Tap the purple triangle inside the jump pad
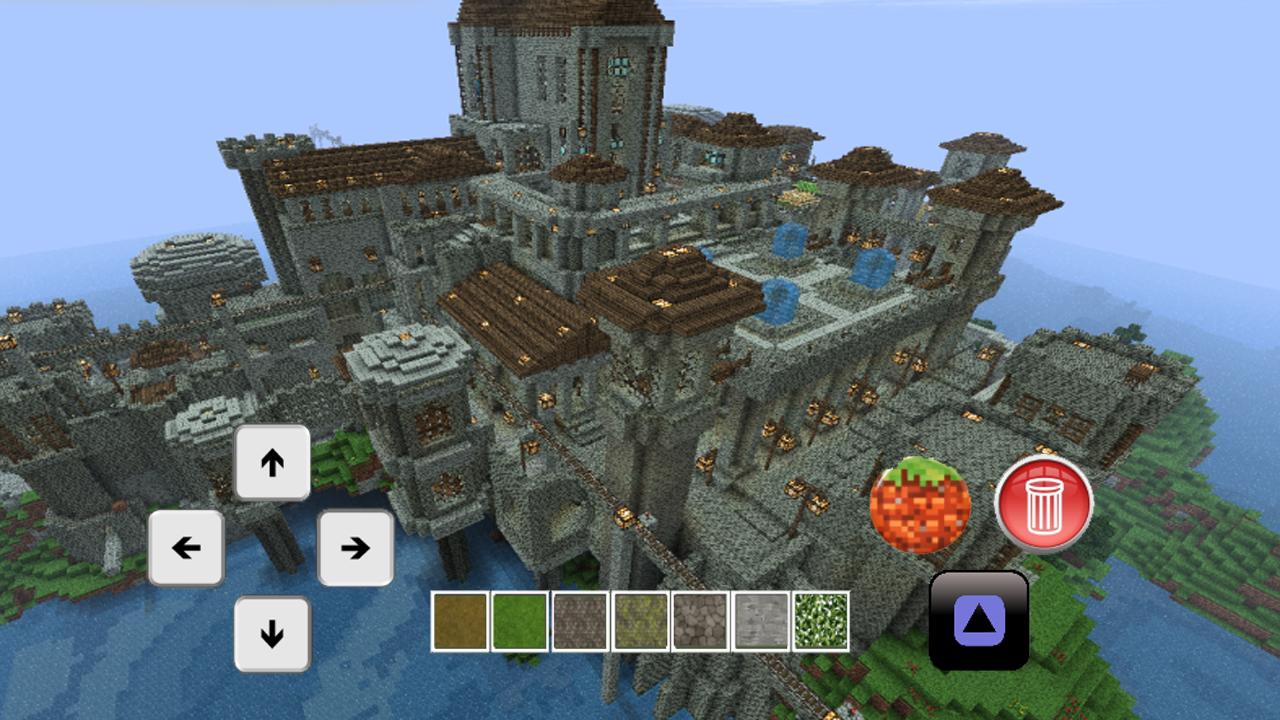This screenshot has height=720, width=1280. (979, 622)
